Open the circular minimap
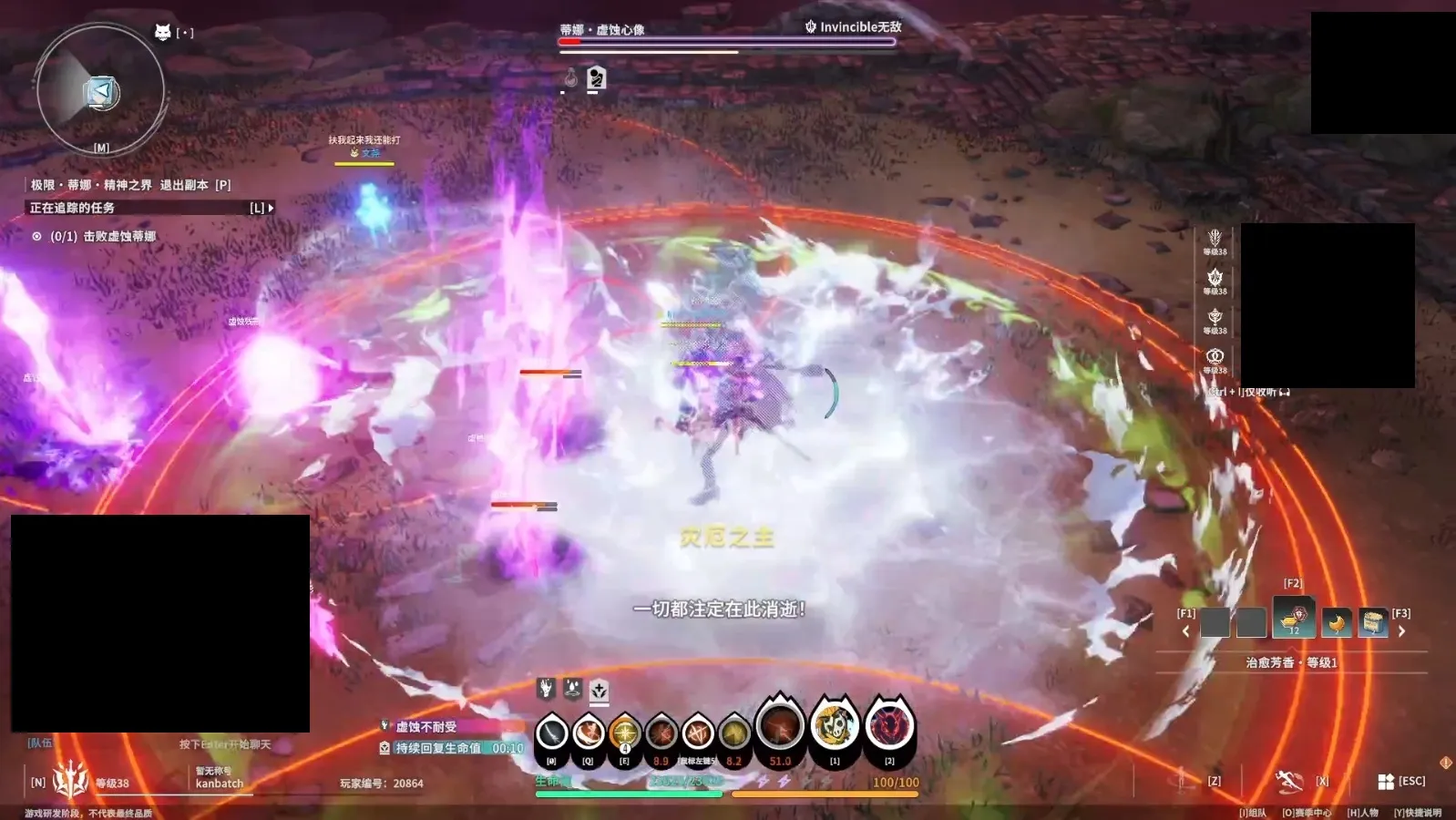 pos(100,90)
